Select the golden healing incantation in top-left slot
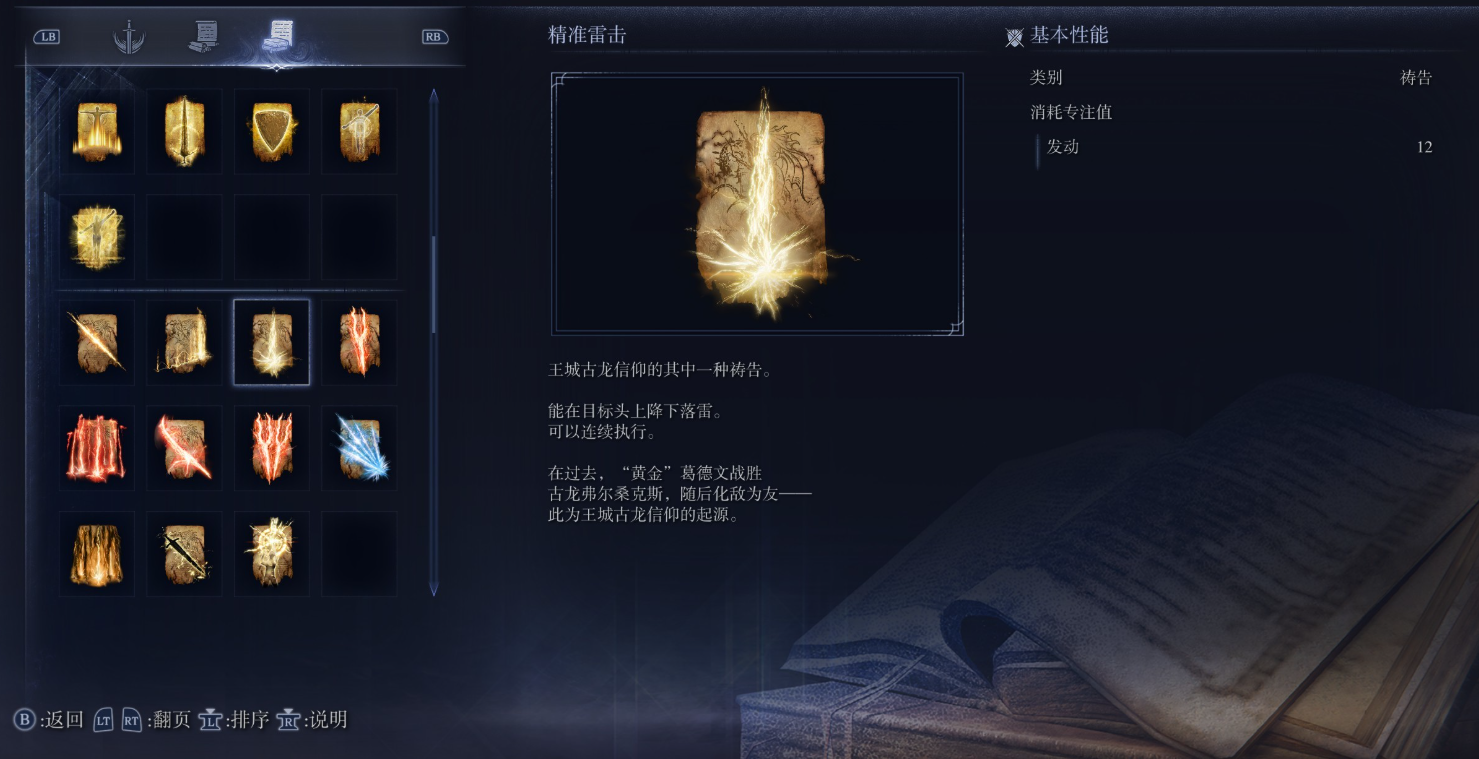The width and height of the screenshot is (1479, 759). (x=96, y=131)
